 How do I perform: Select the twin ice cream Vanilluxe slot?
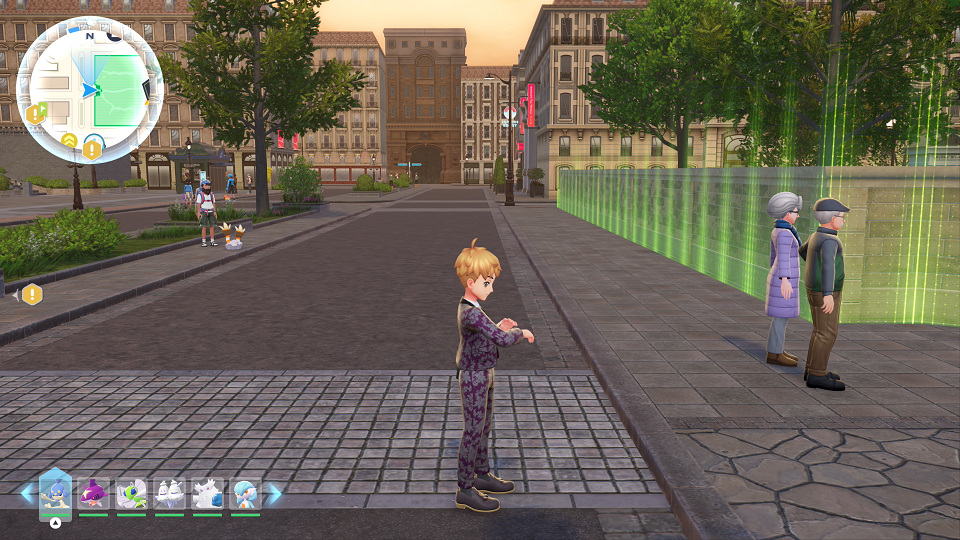pyautogui.click(x=169, y=493)
